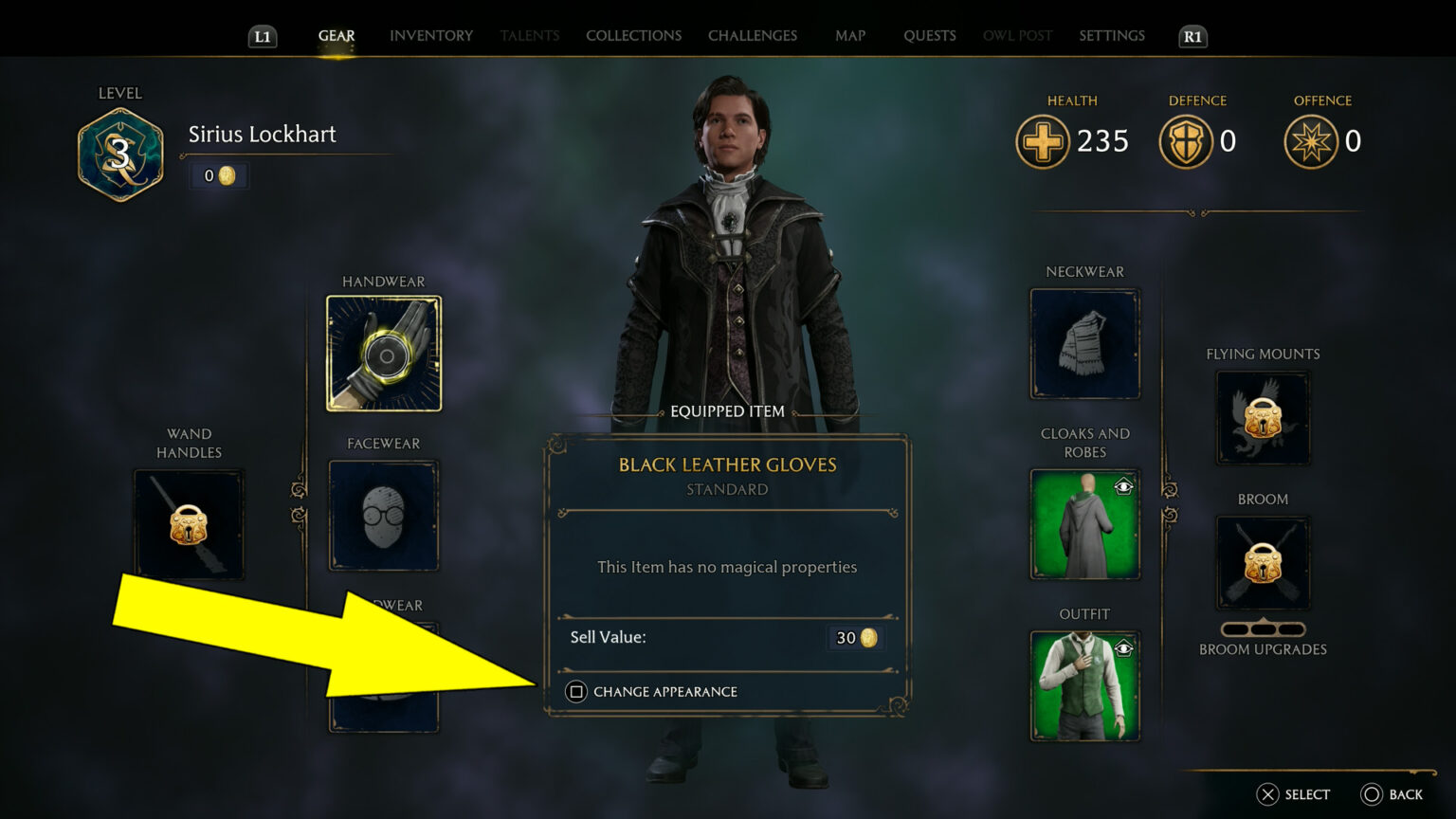Click the Broom Upgrades progress pips
This screenshot has width=1456, height=819.
[x=1262, y=628]
